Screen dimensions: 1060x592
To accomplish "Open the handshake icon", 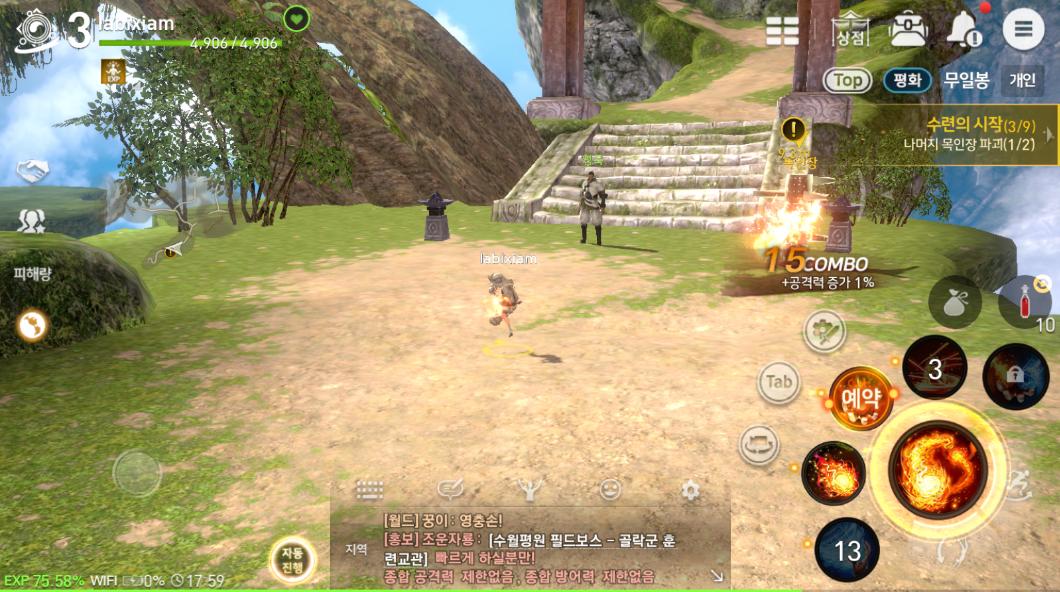I will coord(32,172).
